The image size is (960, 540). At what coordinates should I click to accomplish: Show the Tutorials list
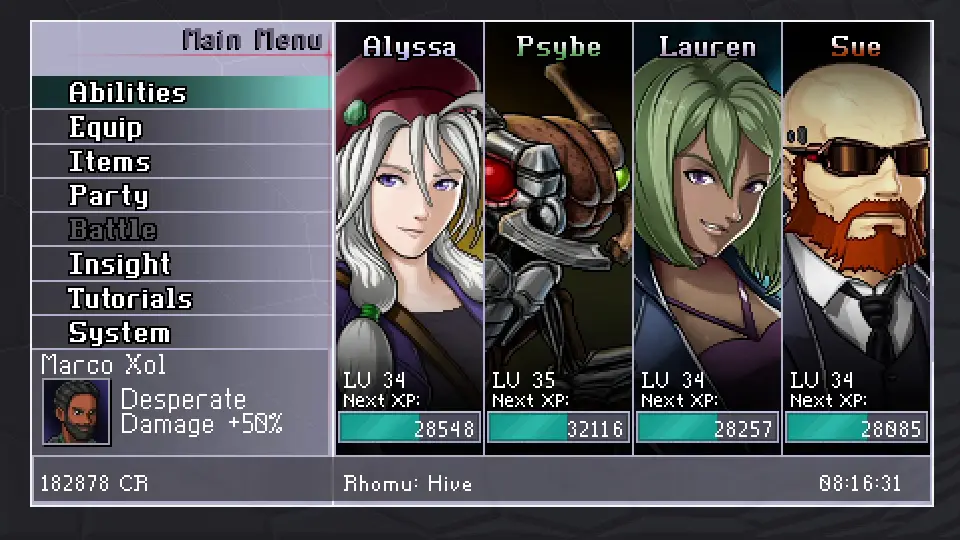[130, 298]
